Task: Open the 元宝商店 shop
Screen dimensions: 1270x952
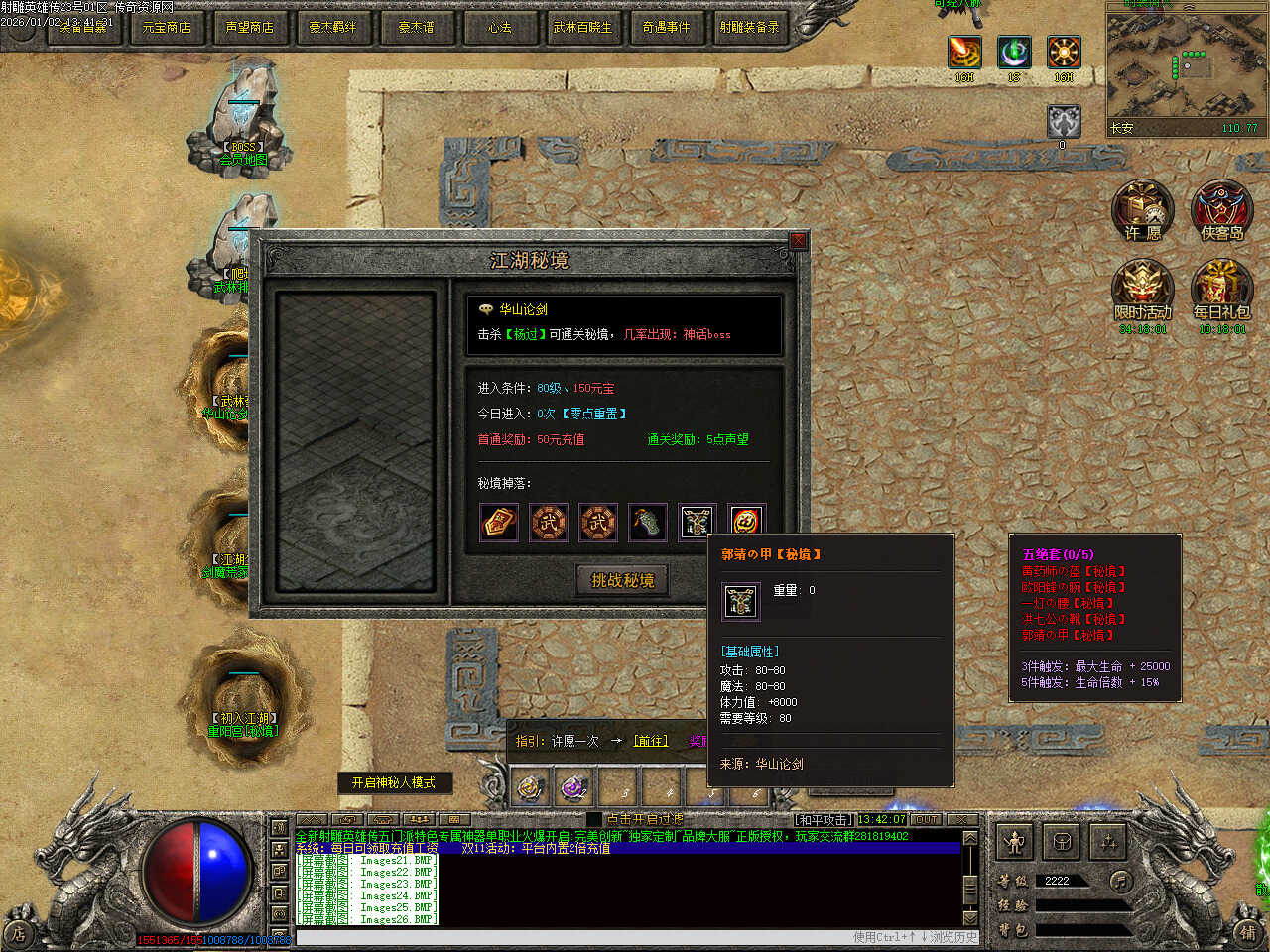Action: click(x=166, y=27)
